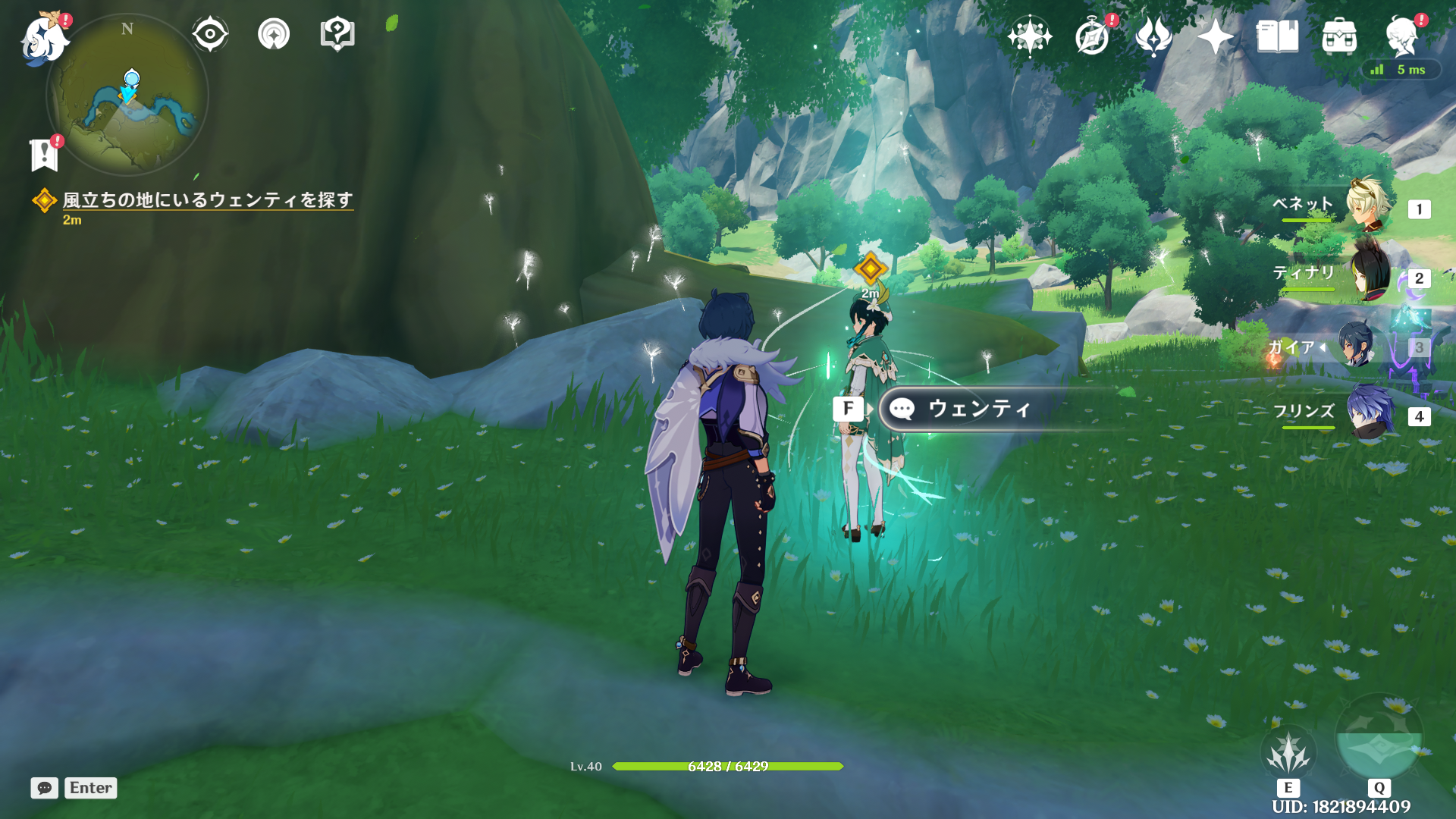Open the Battle Pass icon
Image resolution: width=1456 pixels, height=819 pixels.
click(x=1153, y=36)
